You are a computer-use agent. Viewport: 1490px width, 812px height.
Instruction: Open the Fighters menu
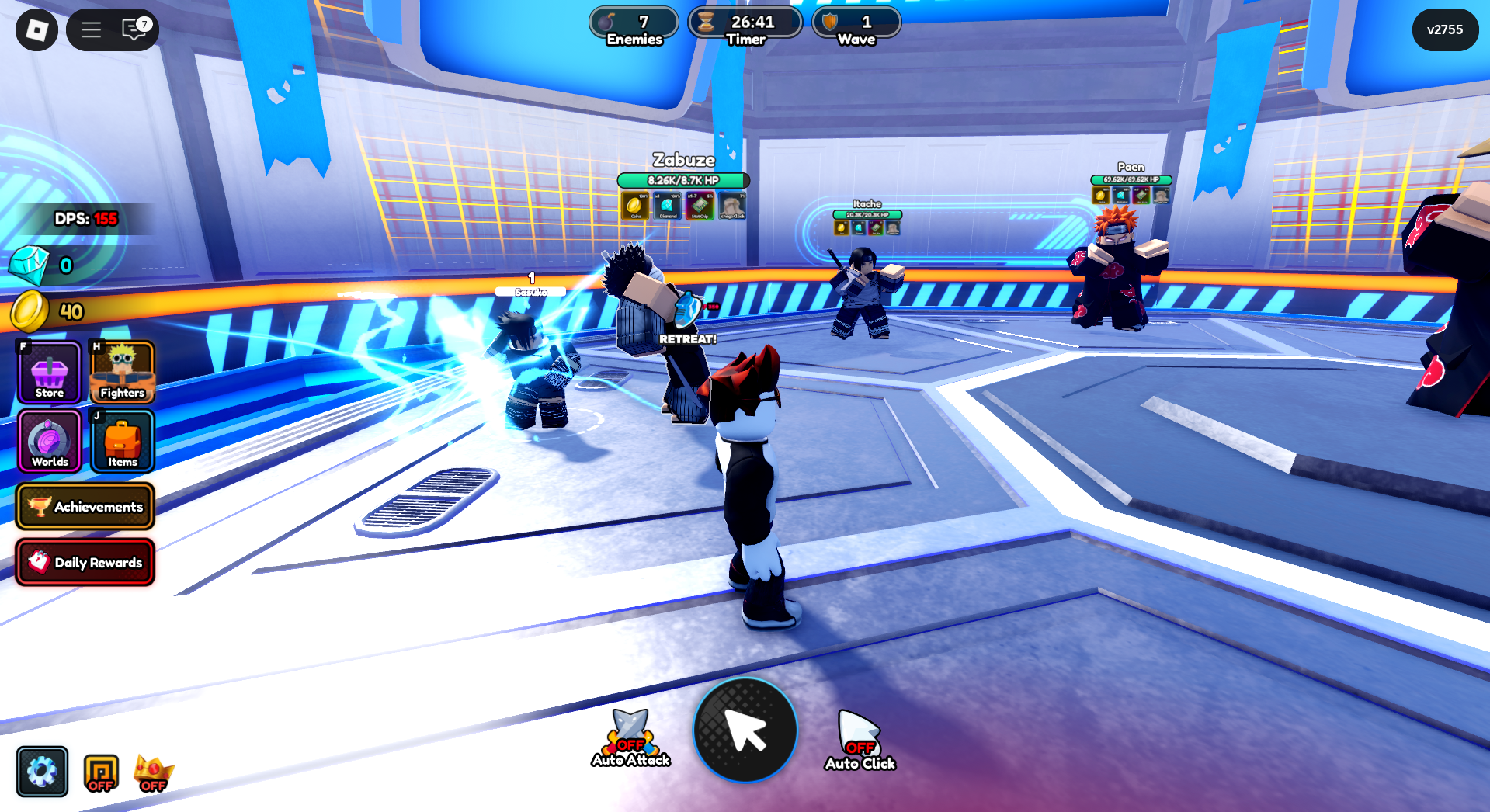(121, 373)
